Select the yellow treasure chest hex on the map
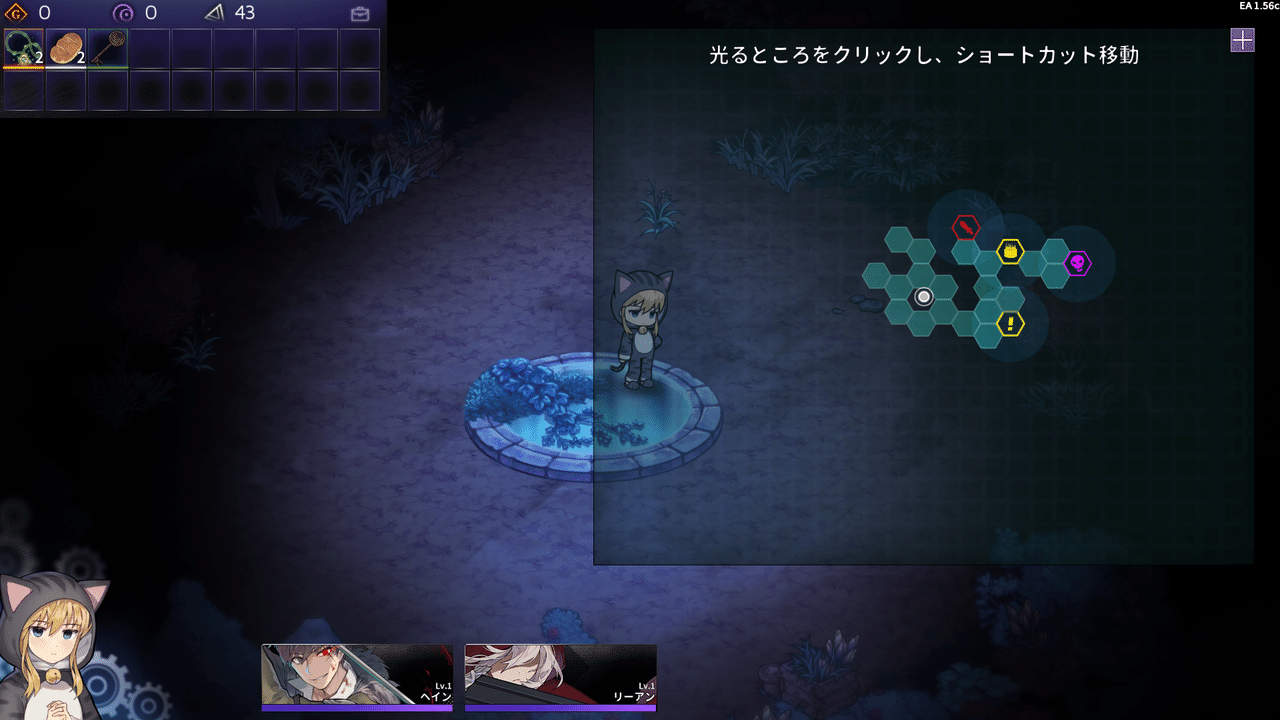1280x720 pixels. coord(1010,251)
